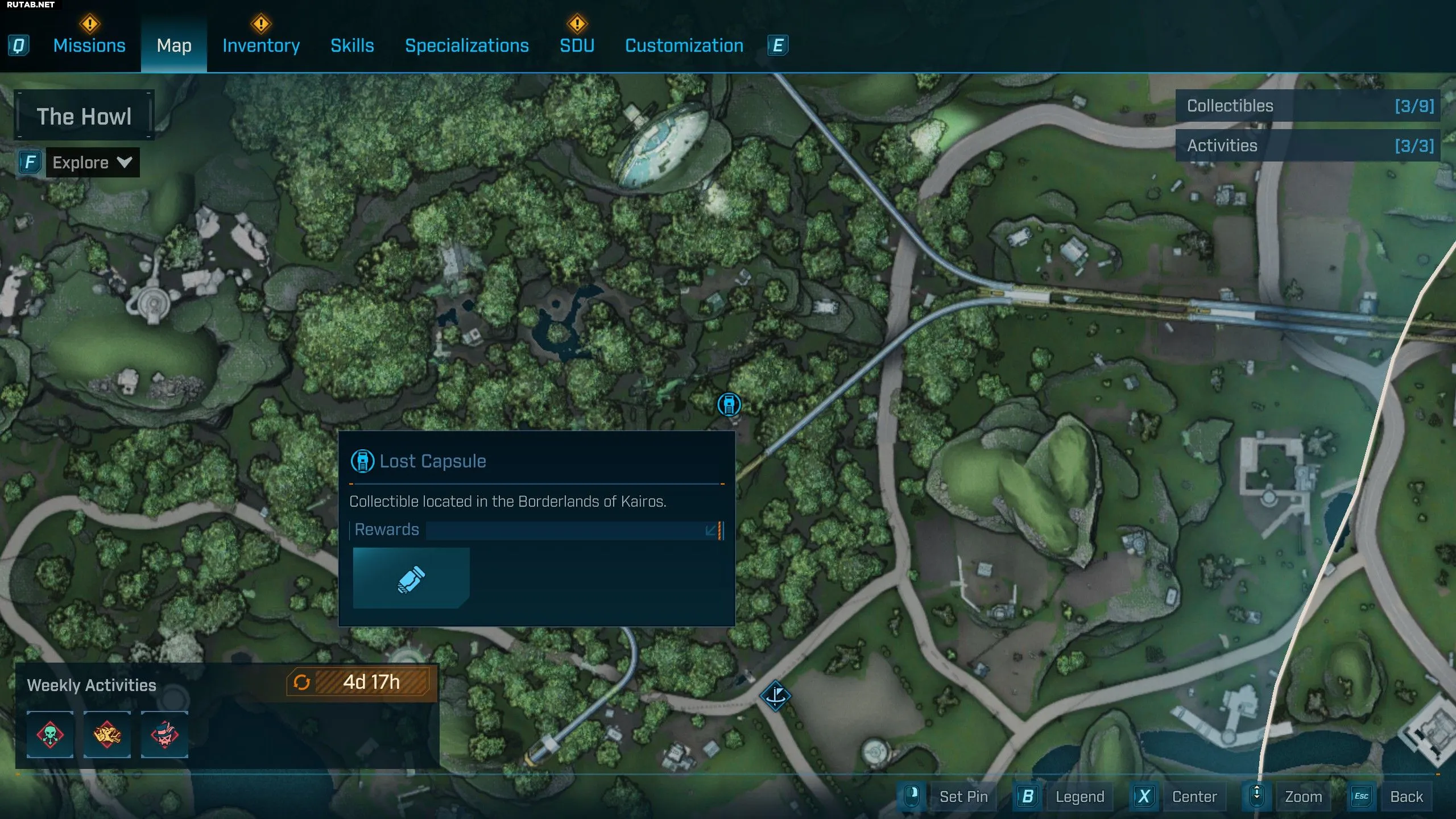Image resolution: width=1456 pixels, height=819 pixels.
Task: Select the orange beast weekly activity
Action: 107,734
